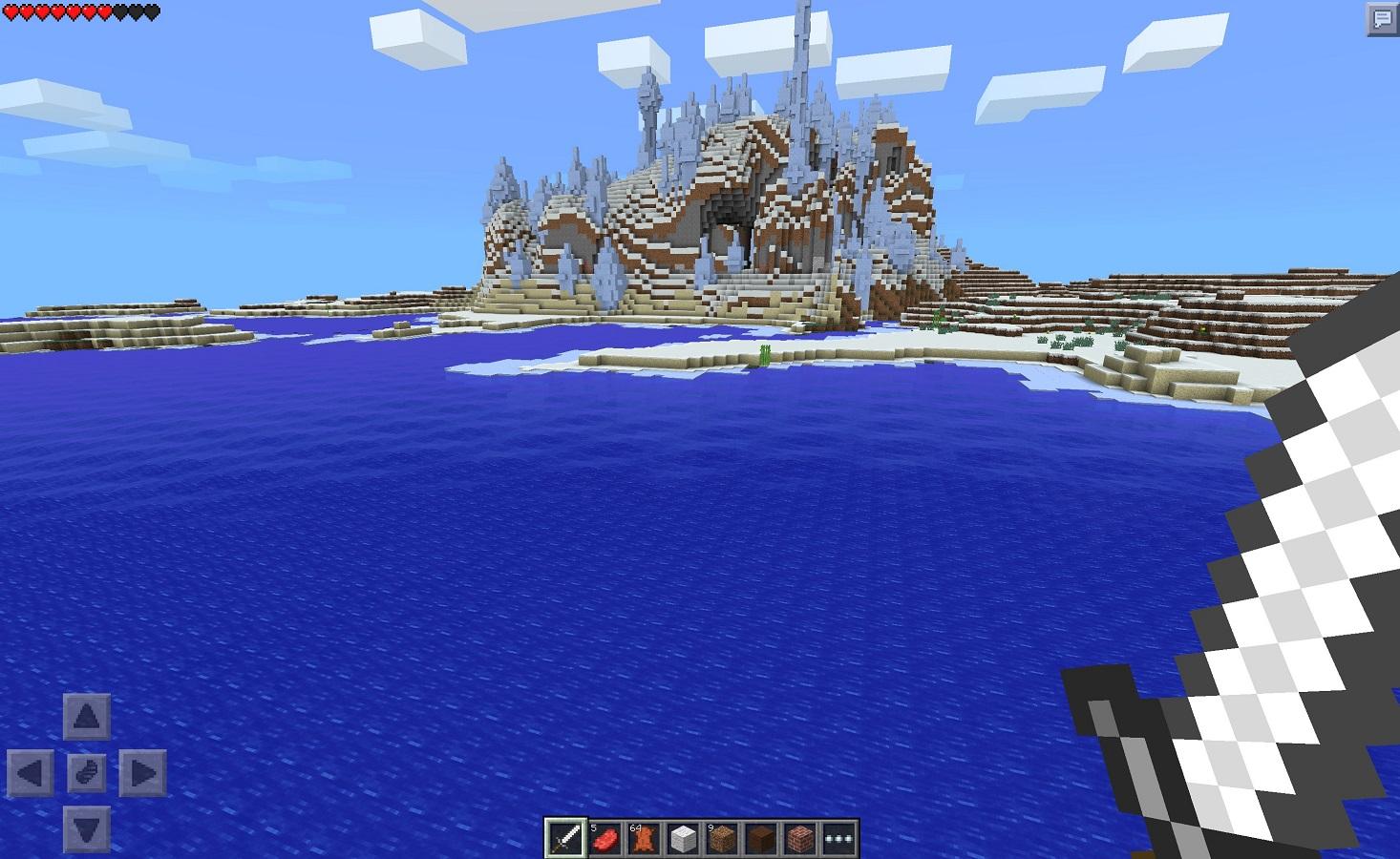This screenshot has width=1400, height=859.
Task: Select the iron sword hotbar slot
Action: point(565,837)
